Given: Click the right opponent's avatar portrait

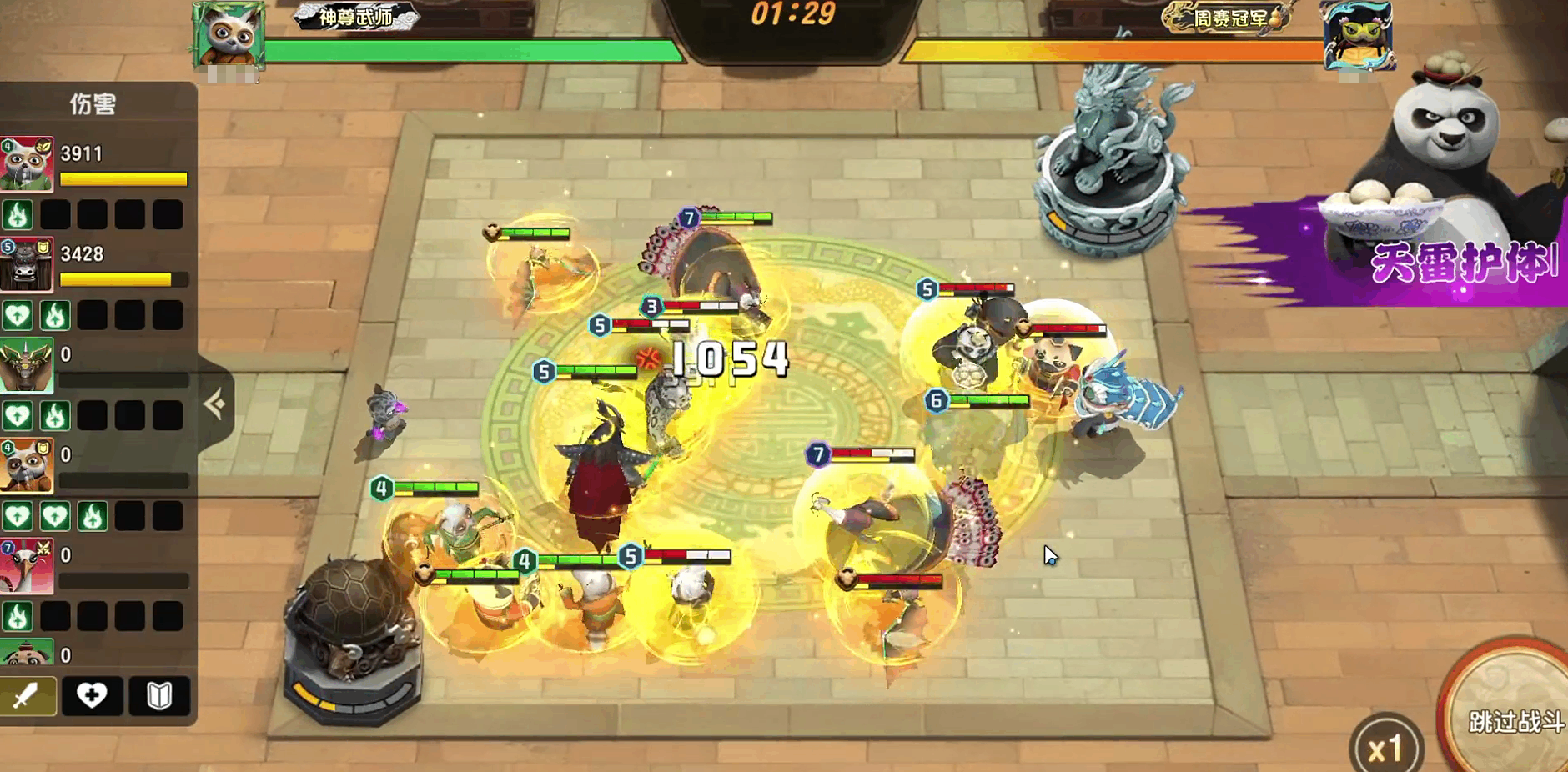Looking at the screenshot, I should 1358,35.
